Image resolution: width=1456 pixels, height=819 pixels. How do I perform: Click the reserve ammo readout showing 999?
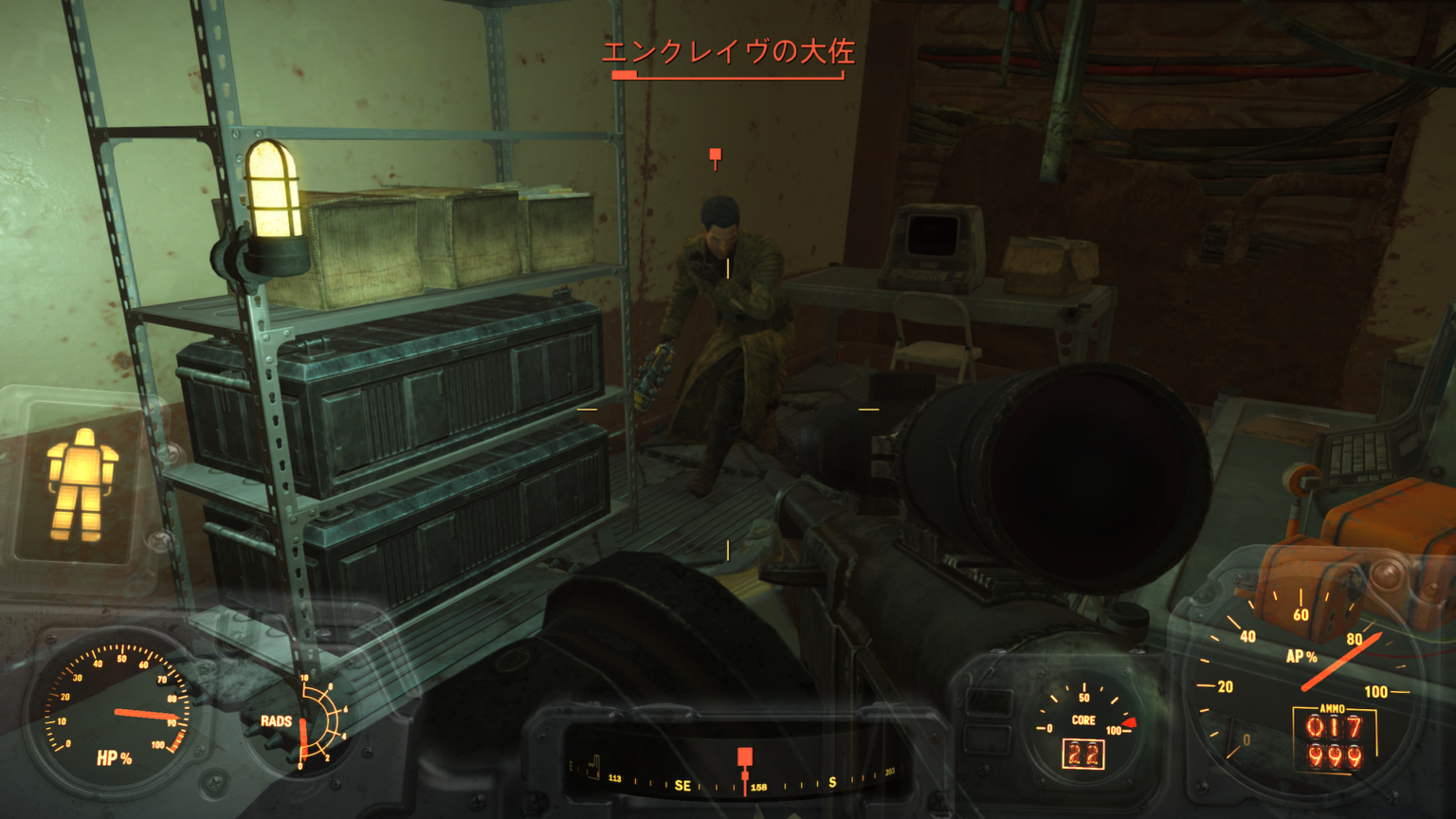pos(1334,757)
